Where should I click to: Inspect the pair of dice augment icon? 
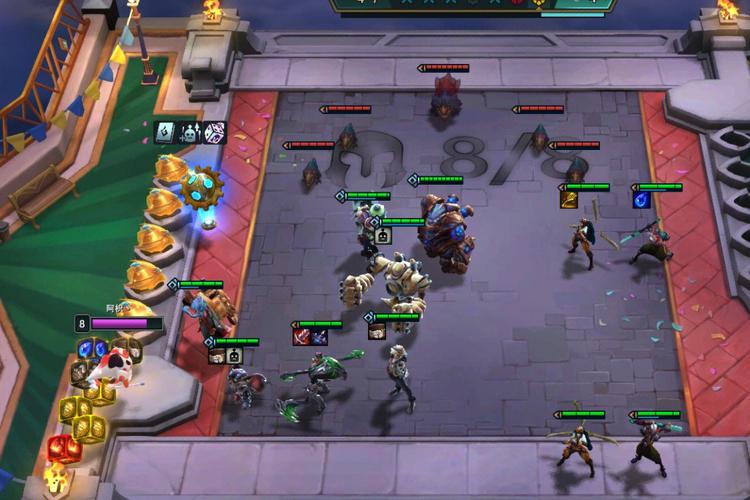click(x=214, y=131)
